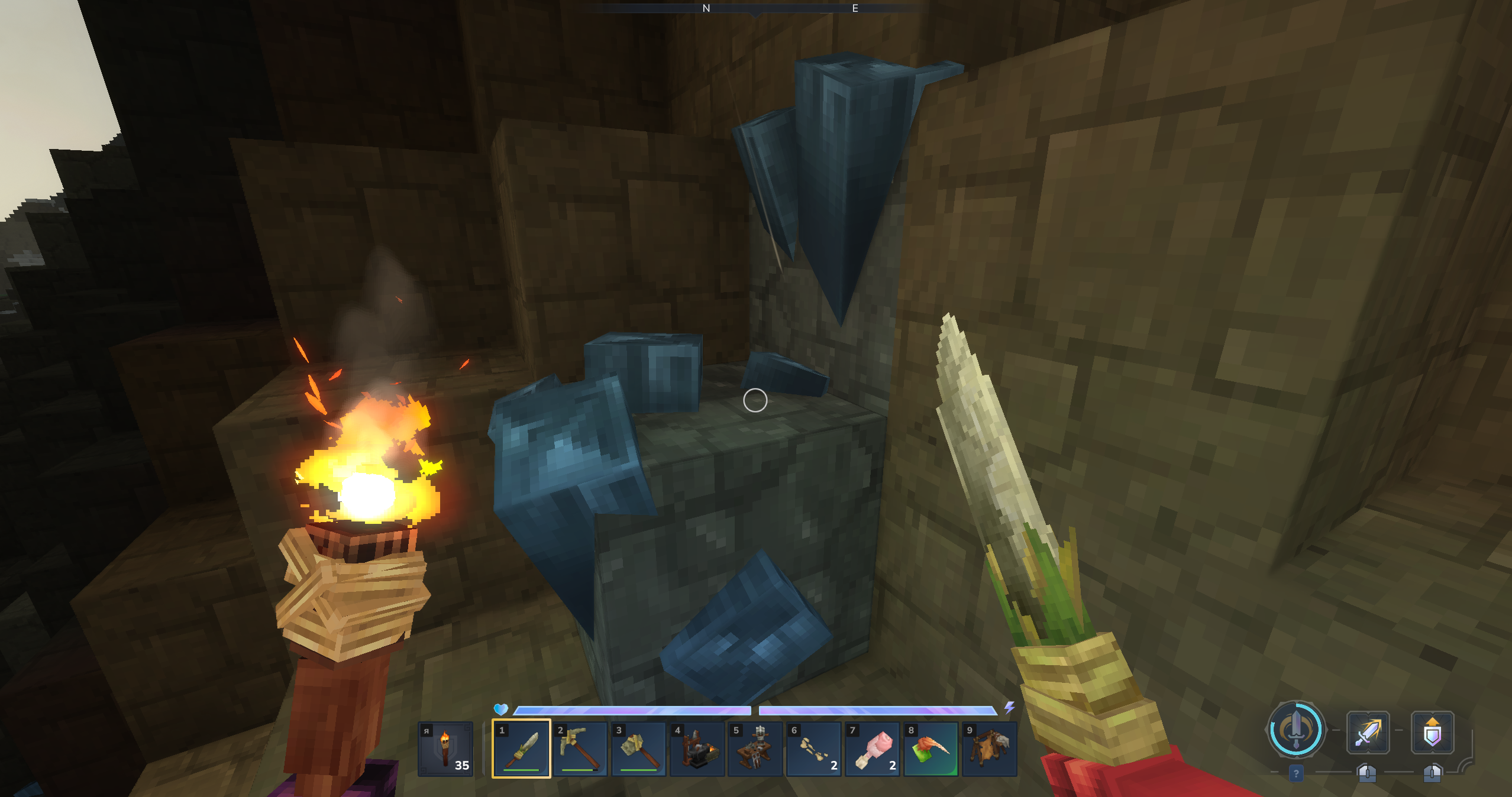
Task: Pick the armor workbench in slot 5
Action: [x=755, y=749]
